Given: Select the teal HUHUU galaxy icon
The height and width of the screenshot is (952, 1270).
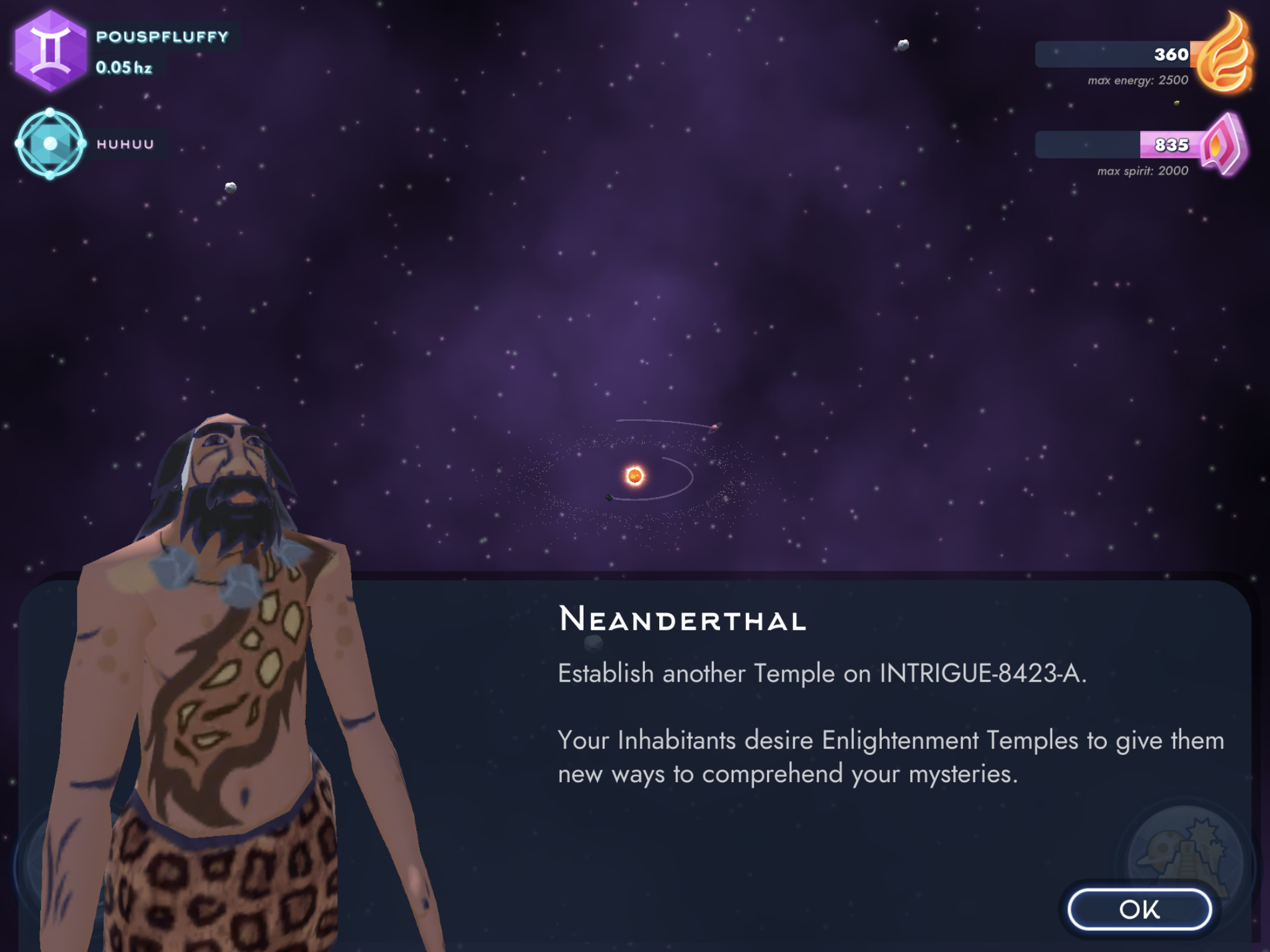Looking at the screenshot, I should (x=50, y=144).
